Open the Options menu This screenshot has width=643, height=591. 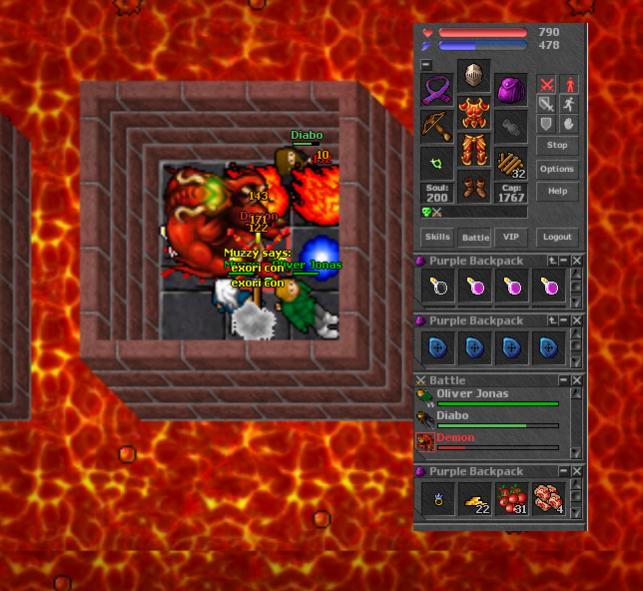557,169
